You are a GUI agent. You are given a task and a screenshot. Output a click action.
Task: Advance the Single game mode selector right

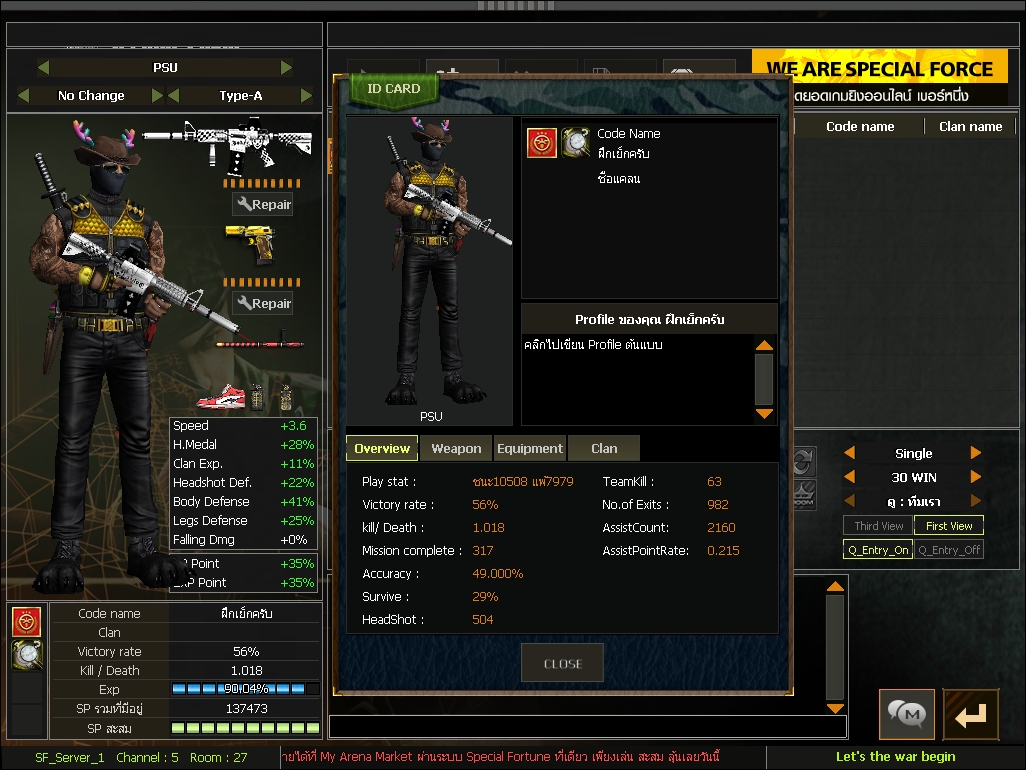click(x=976, y=453)
